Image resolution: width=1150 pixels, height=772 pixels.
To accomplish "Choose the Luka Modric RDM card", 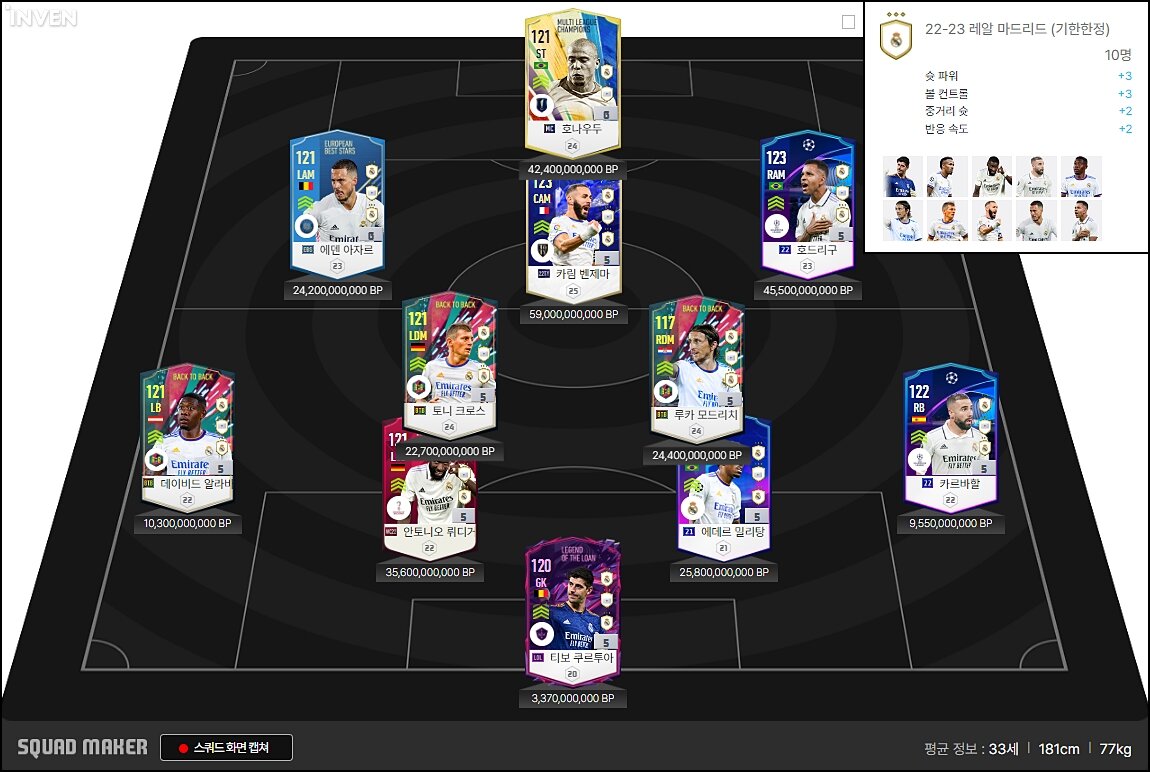I will 696,365.
